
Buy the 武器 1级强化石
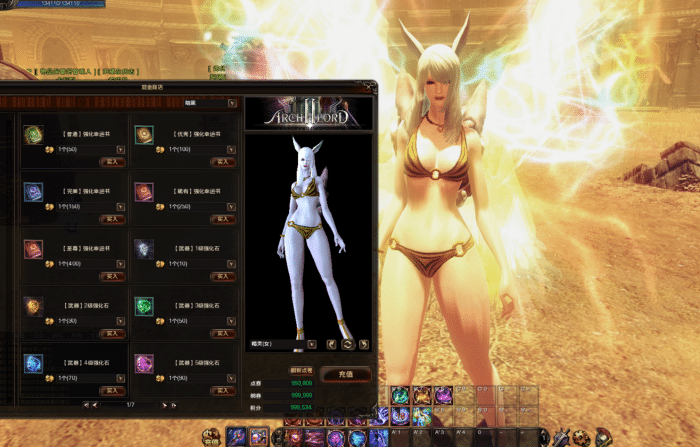click(x=223, y=276)
